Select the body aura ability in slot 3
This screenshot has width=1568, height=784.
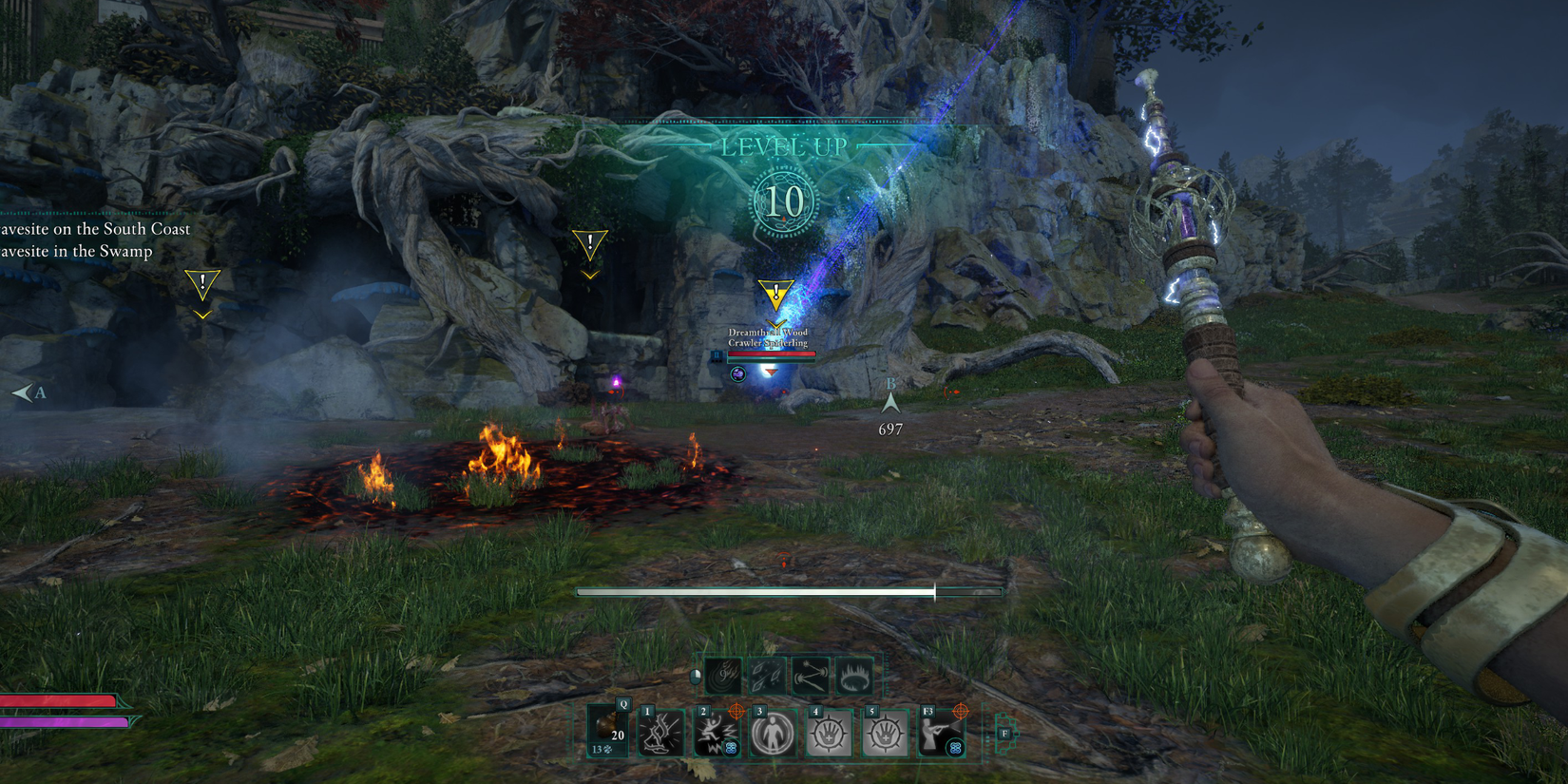tap(774, 731)
